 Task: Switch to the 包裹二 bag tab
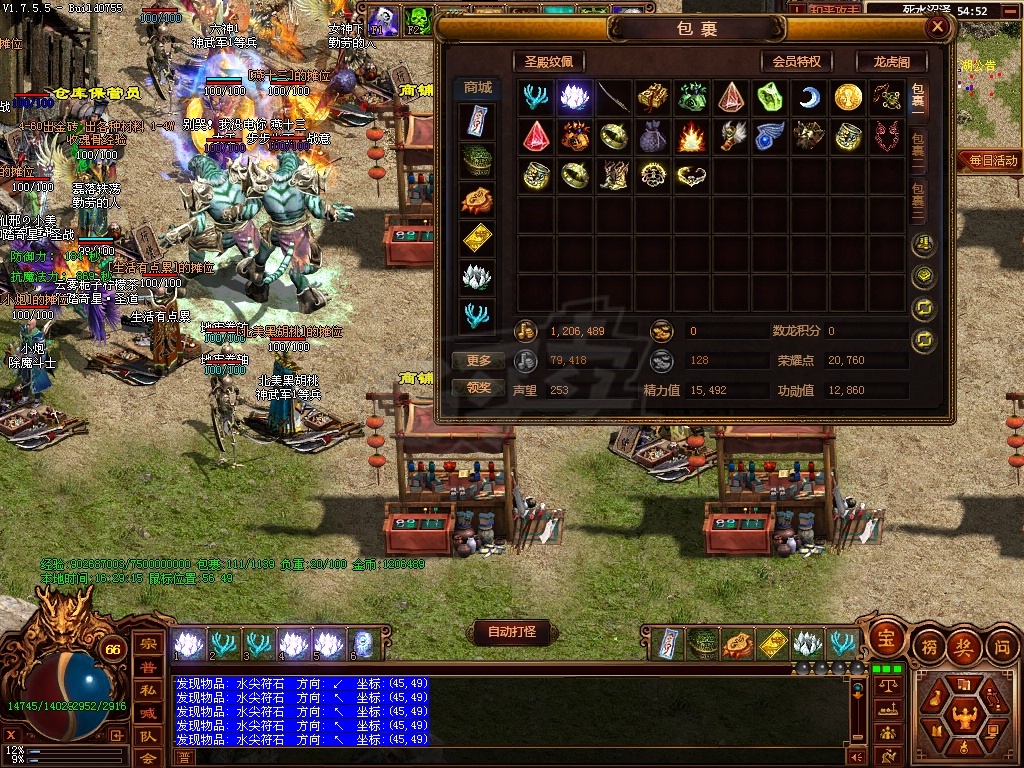[918, 151]
